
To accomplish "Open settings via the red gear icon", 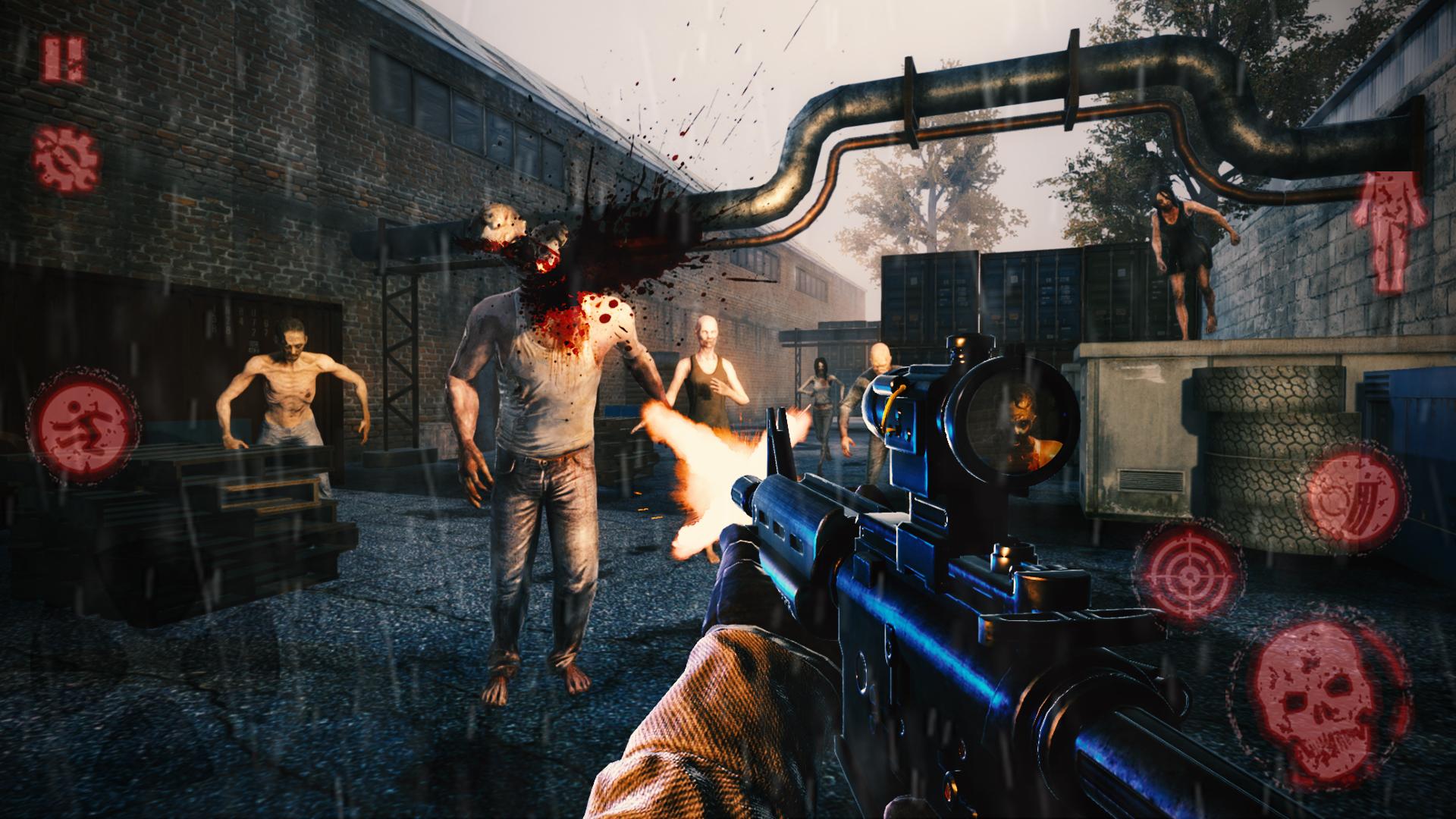I will [65, 160].
